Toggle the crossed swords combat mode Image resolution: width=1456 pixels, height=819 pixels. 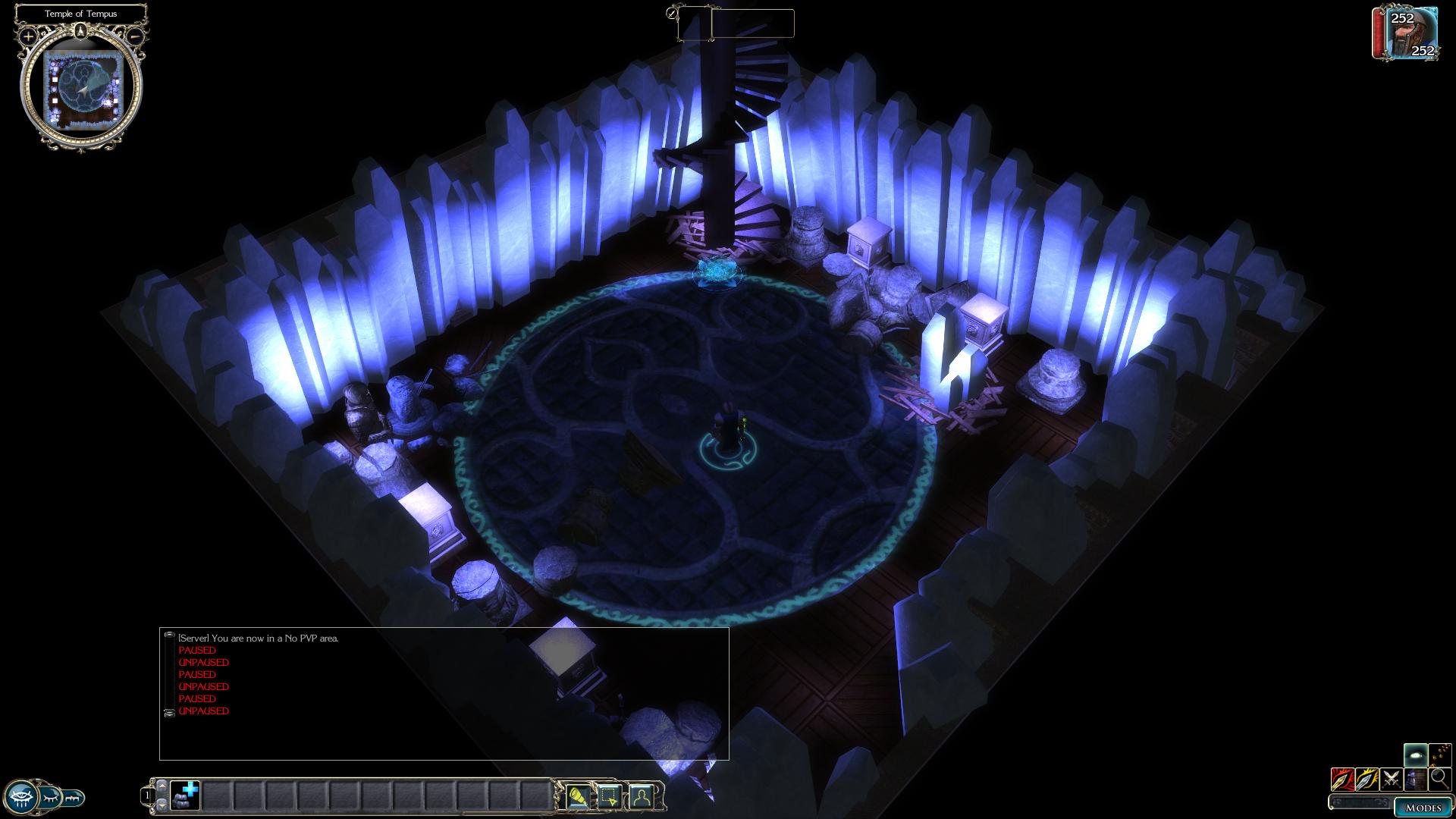point(1391,779)
